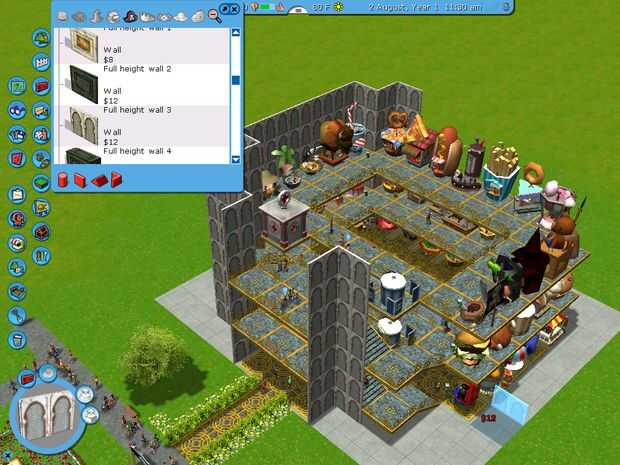Click the scroll up arrow of wall list
This screenshot has width=620, height=465.
(x=236, y=33)
